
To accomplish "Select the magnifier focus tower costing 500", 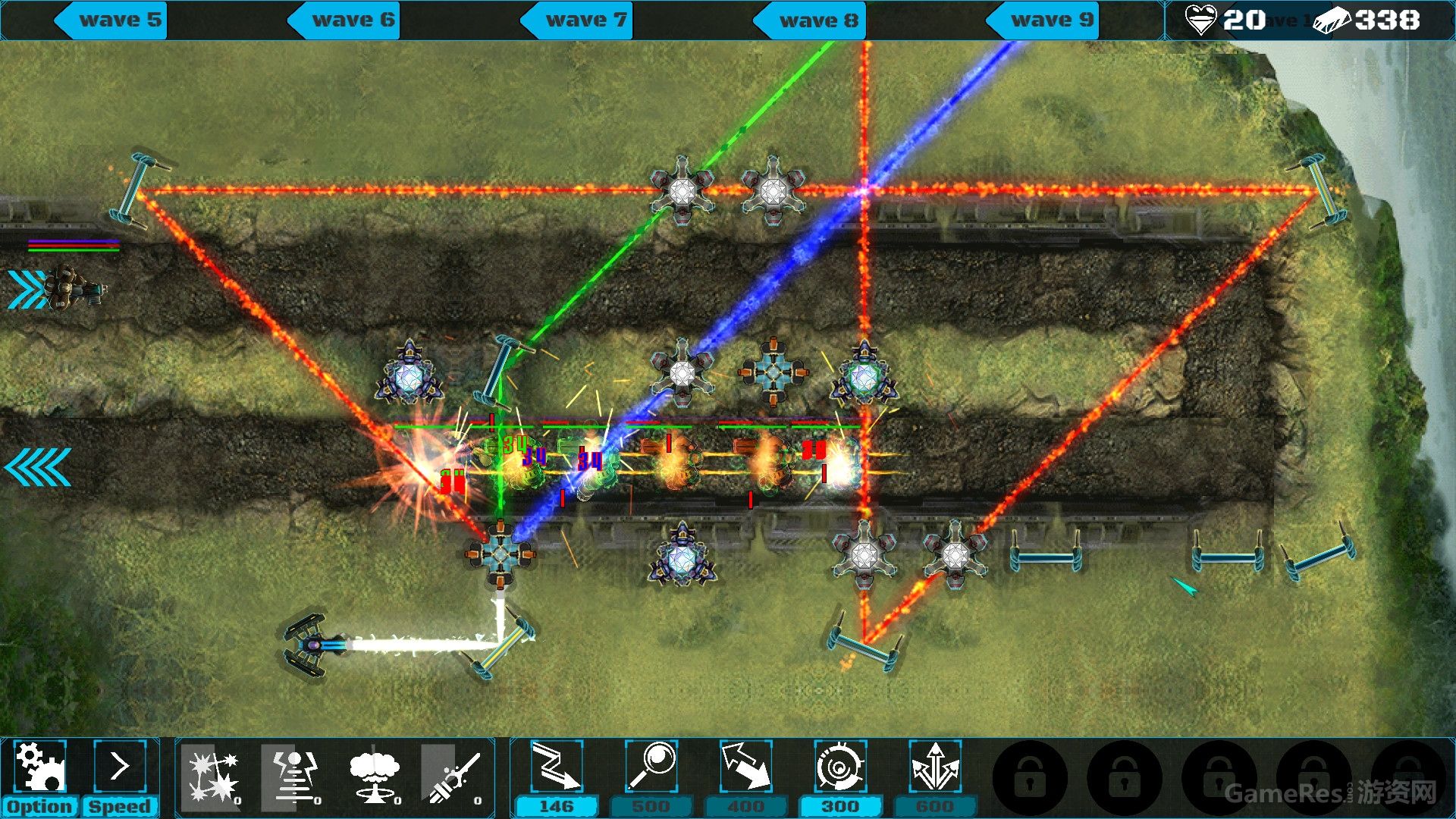I will click(x=652, y=767).
